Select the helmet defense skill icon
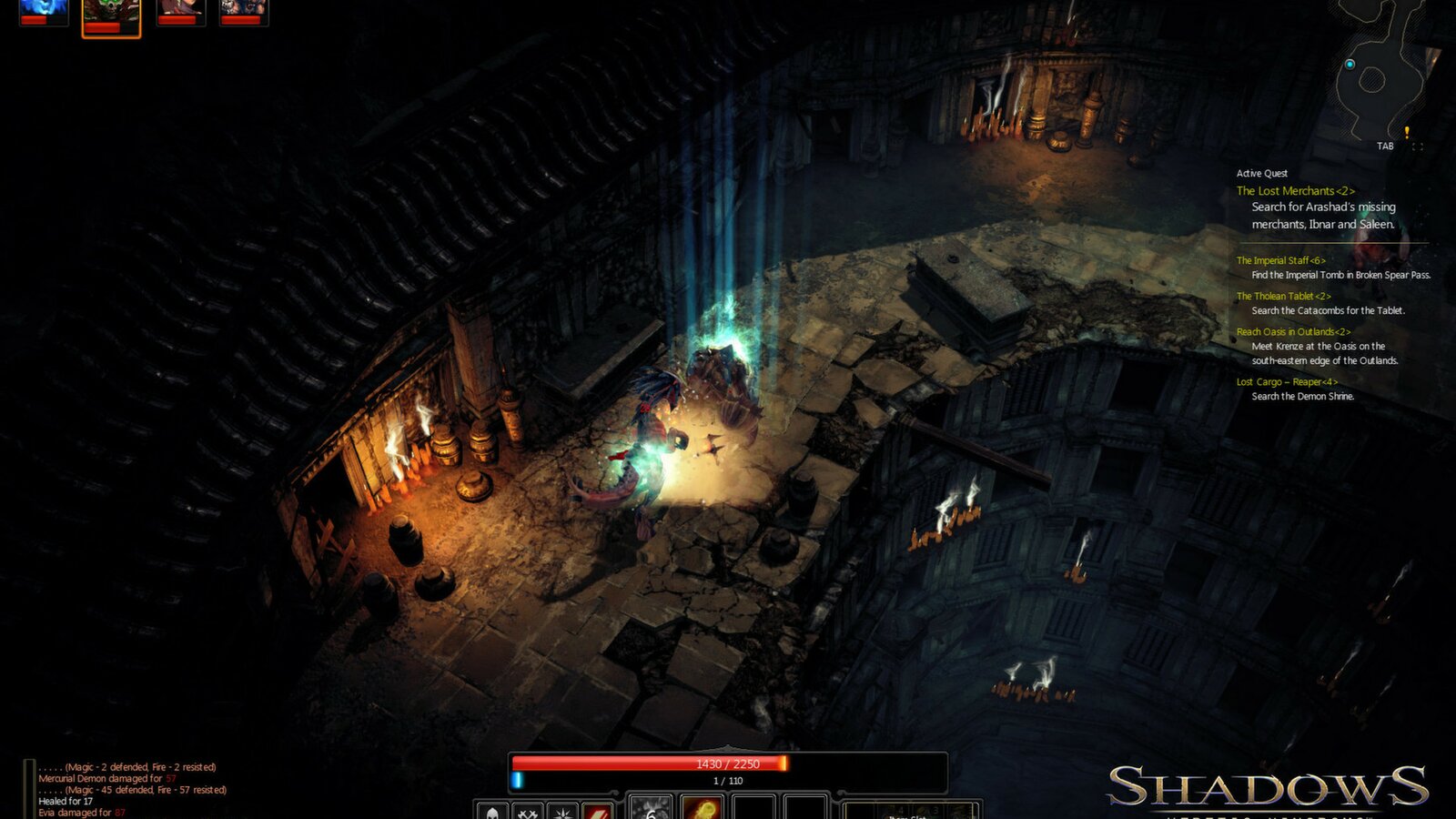Screen dimensions: 1456x819 point(491,814)
